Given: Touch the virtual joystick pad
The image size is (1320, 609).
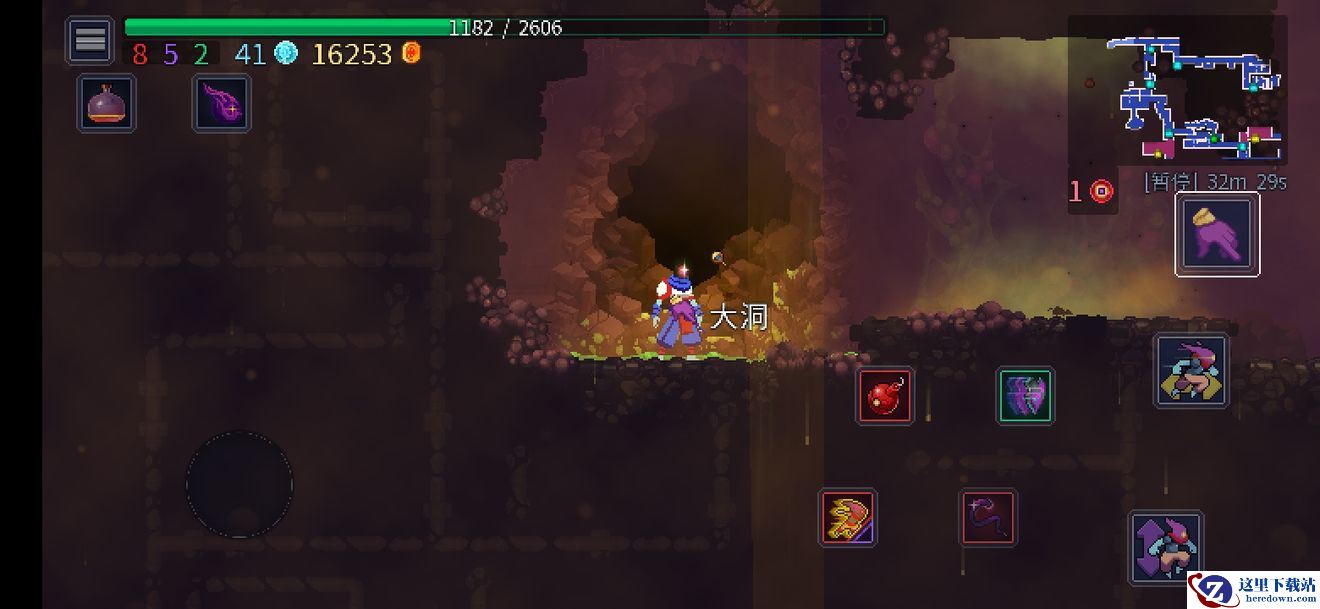Looking at the screenshot, I should coord(240,484).
